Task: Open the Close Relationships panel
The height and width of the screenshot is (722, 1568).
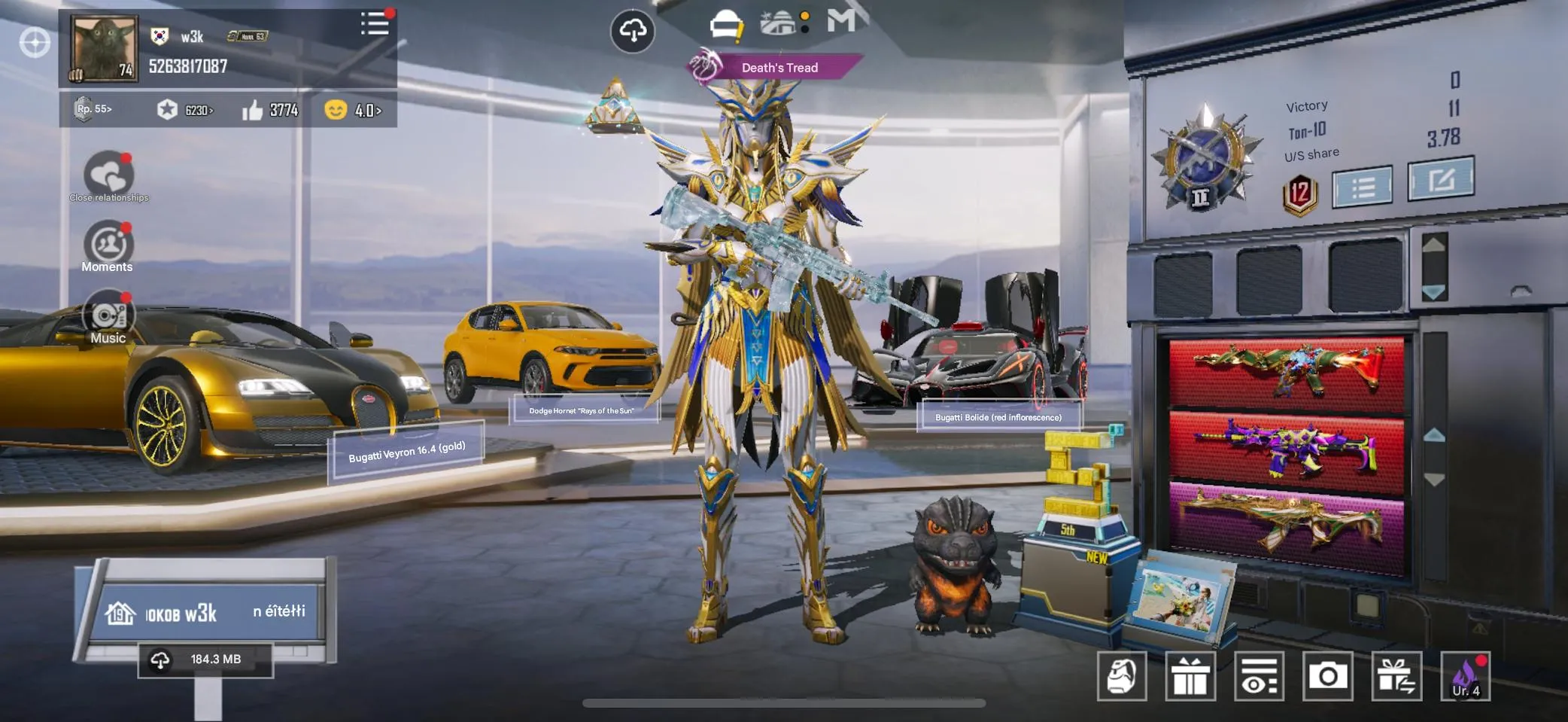Action: point(108,173)
